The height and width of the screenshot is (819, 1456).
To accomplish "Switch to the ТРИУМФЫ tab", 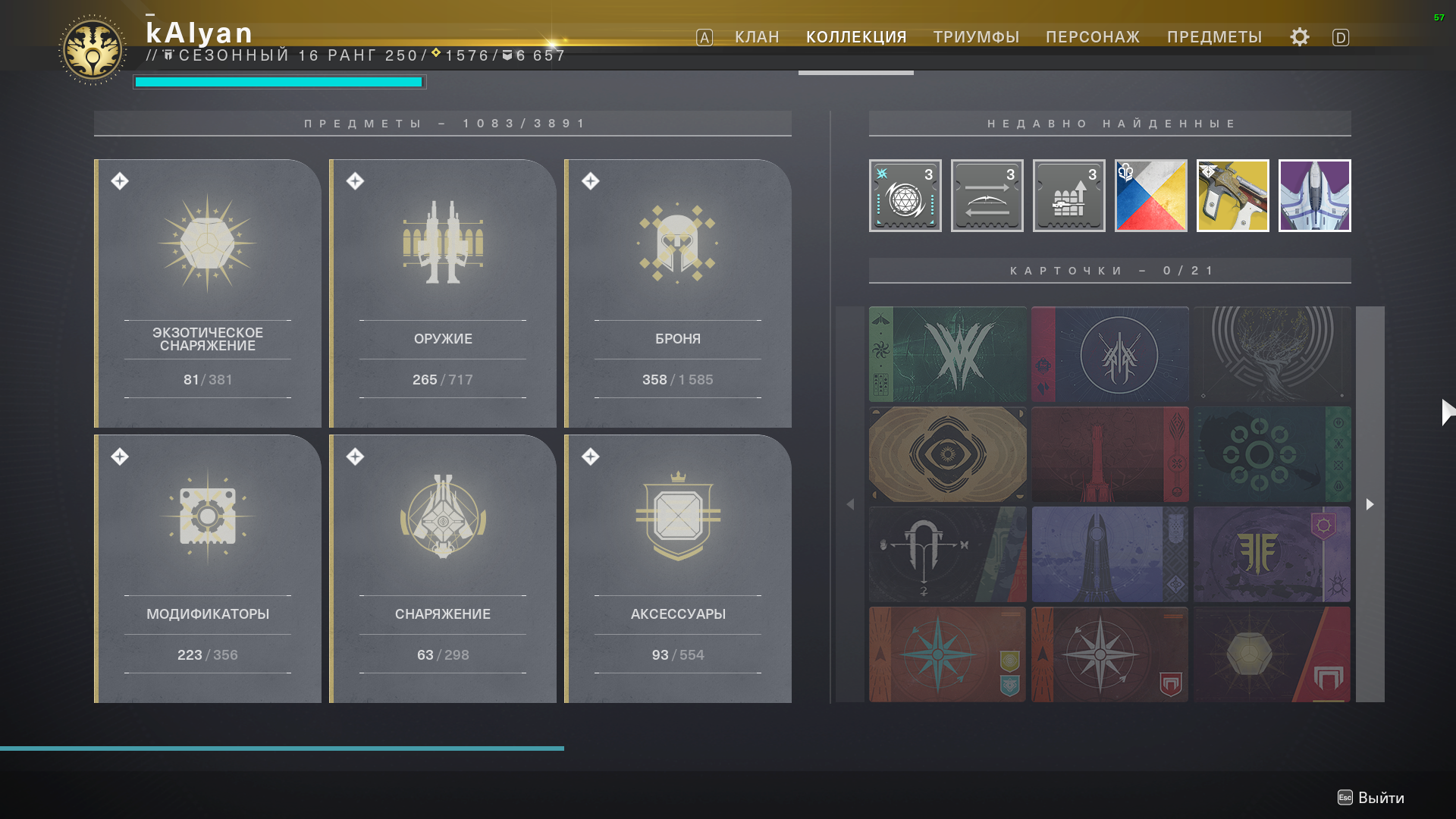I will [977, 36].
